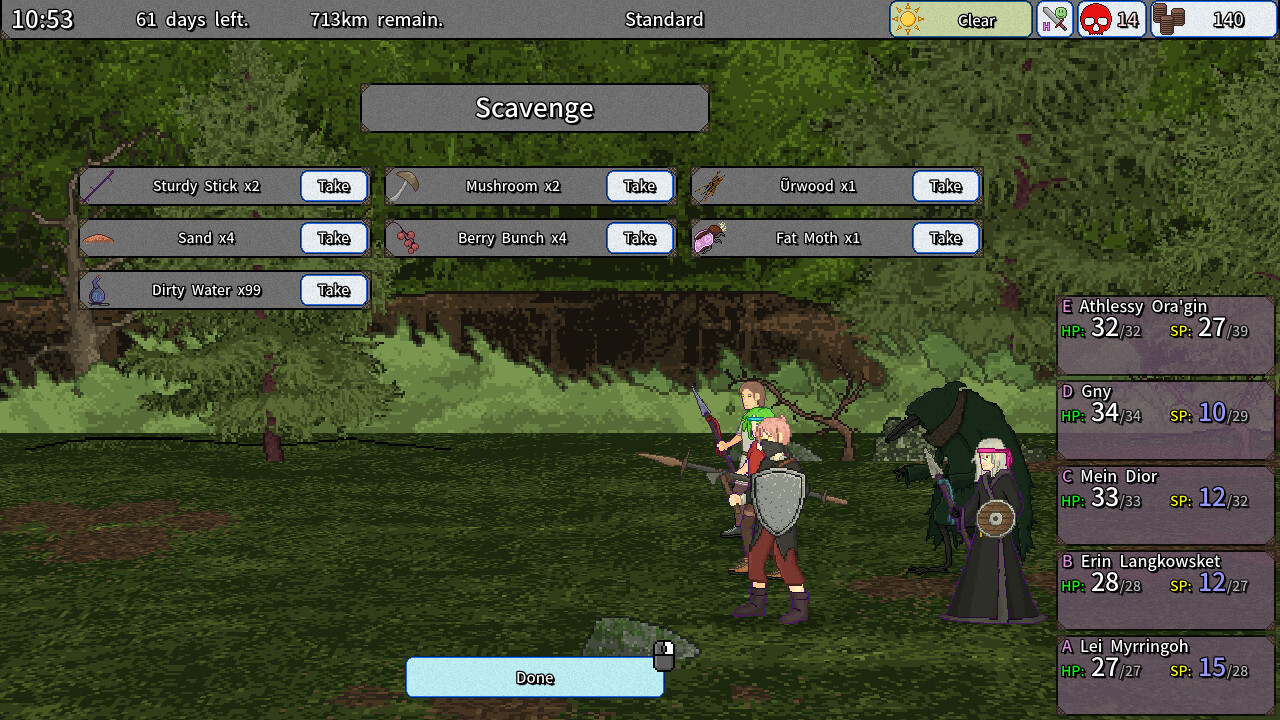Take the Mushroom x2
Image resolution: width=1280 pixels, height=720 pixels.
[639, 185]
